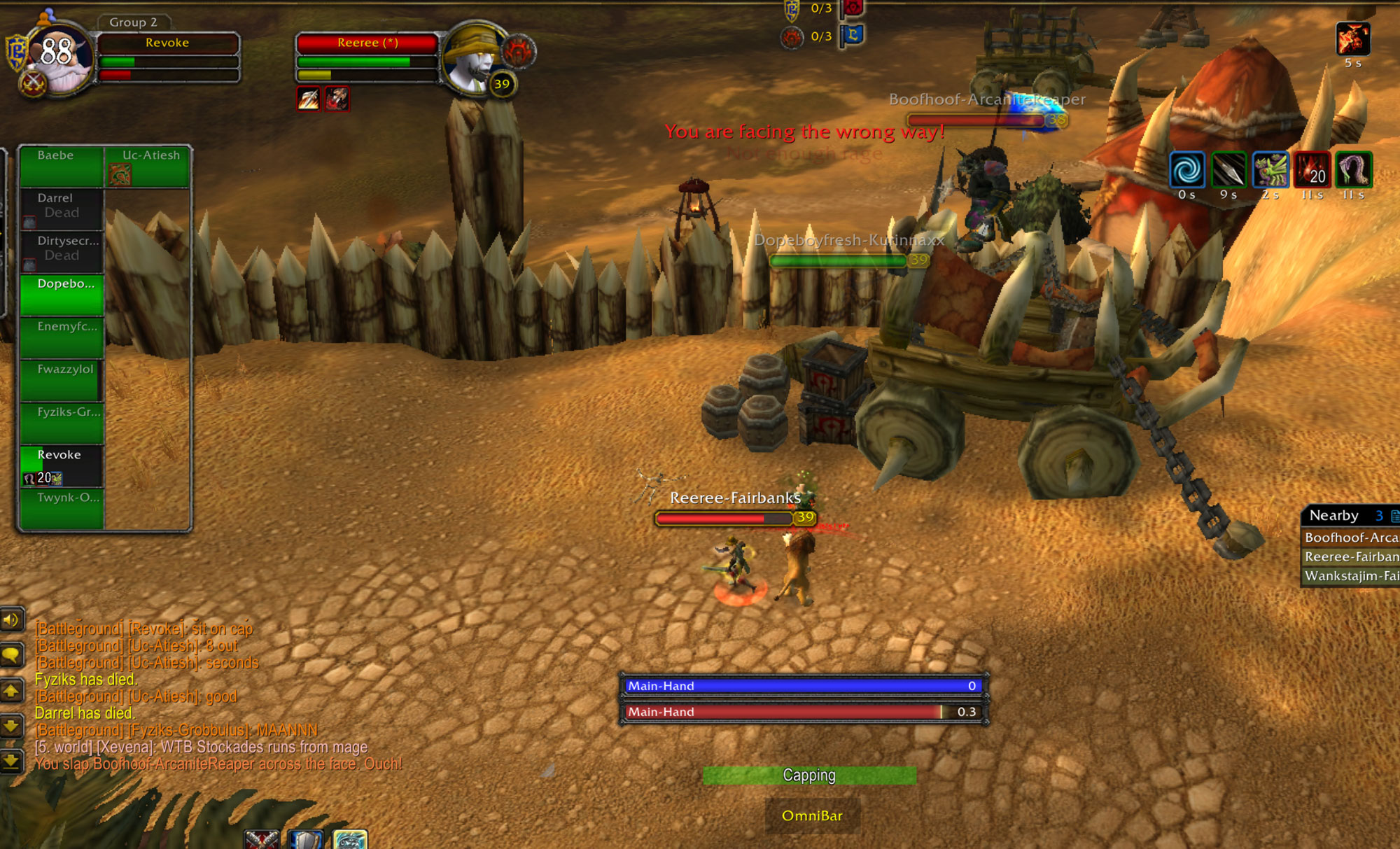1400x849 pixels.
Task: Target Wankstajim in the Nearby list
Action: [1350, 576]
